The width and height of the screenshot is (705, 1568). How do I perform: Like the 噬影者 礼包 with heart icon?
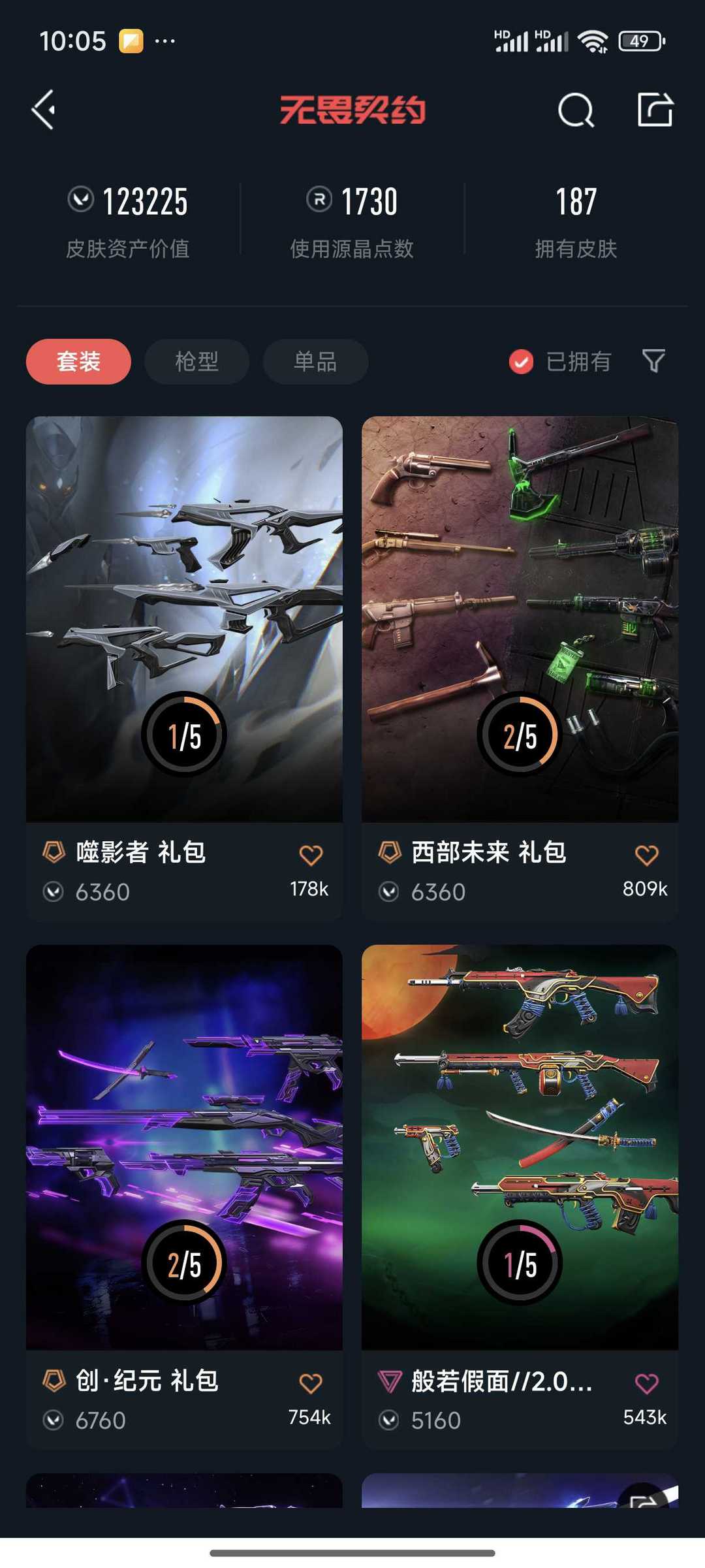(311, 855)
